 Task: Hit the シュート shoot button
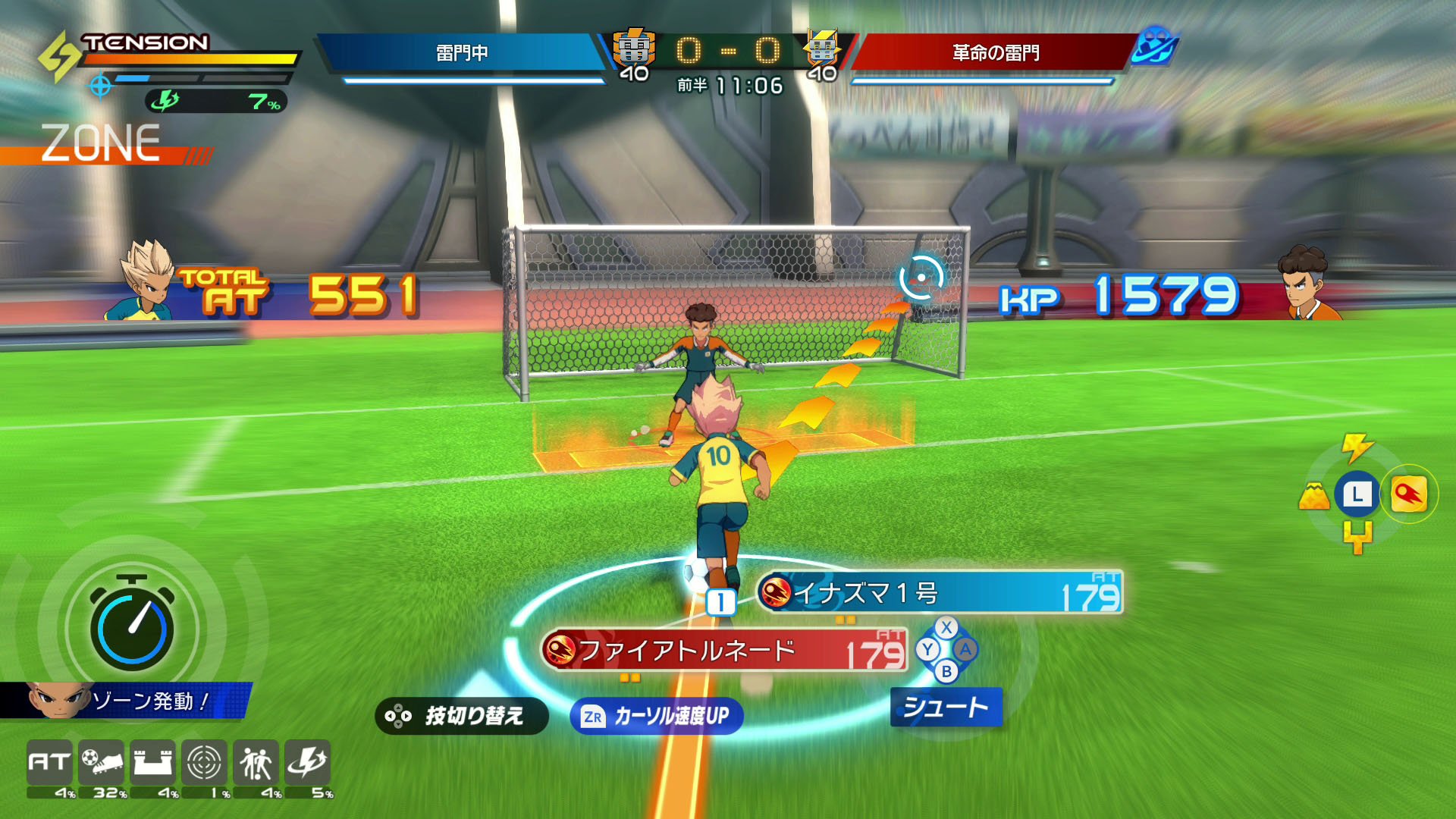click(946, 708)
